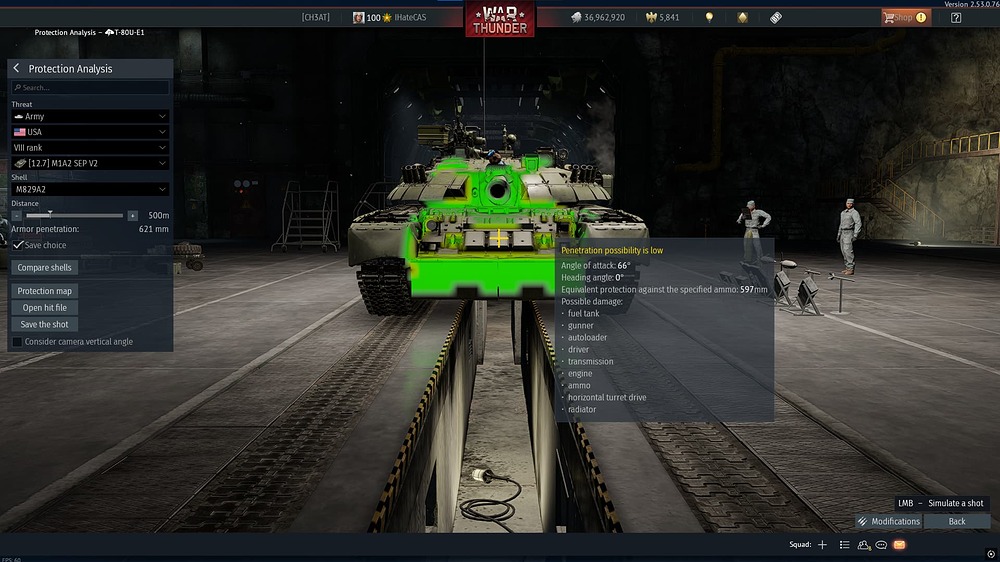1000x562 pixels.
Task: Click Save the shot button
Action: (x=45, y=324)
